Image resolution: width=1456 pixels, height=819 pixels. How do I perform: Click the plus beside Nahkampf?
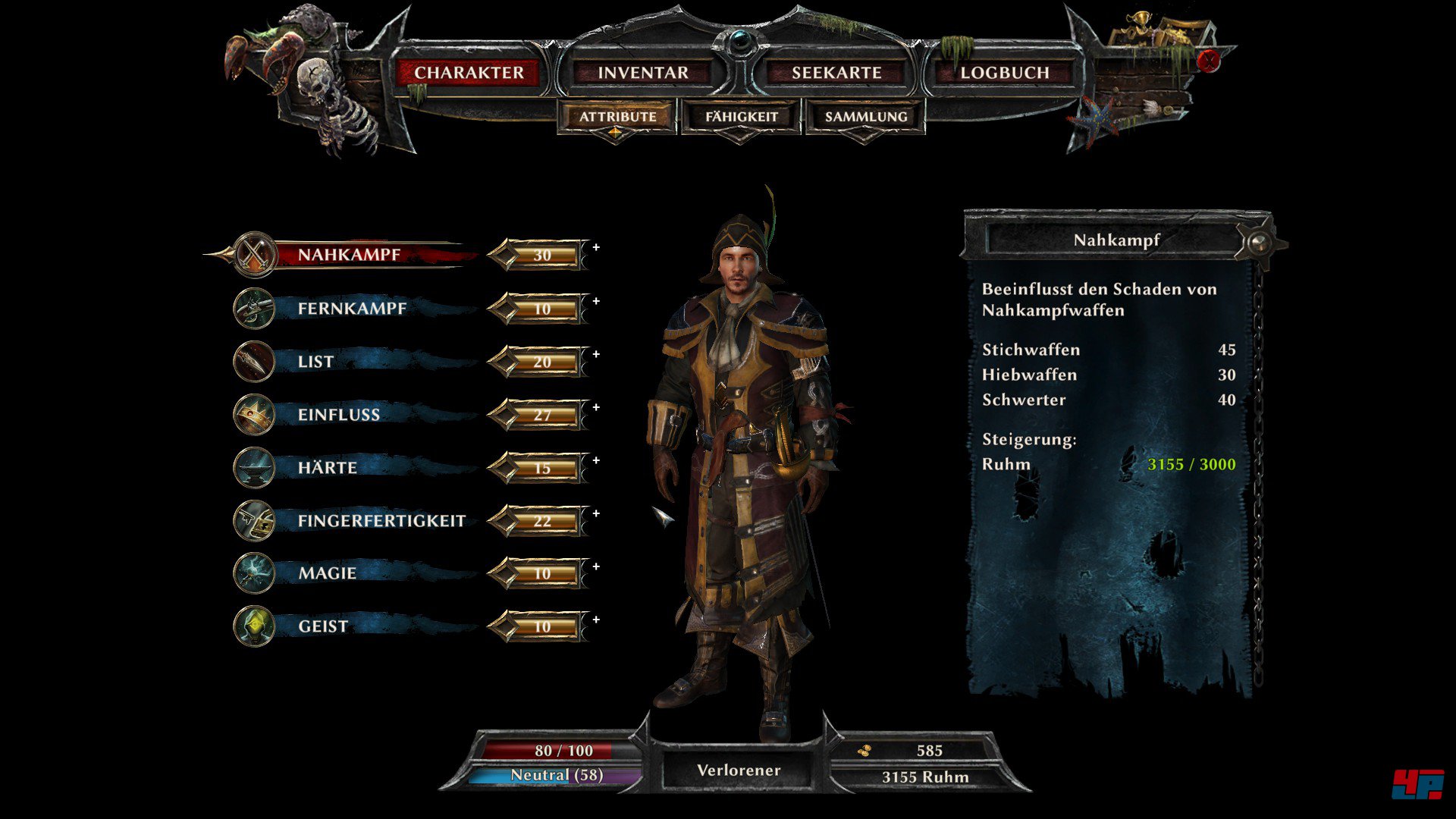(596, 246)
